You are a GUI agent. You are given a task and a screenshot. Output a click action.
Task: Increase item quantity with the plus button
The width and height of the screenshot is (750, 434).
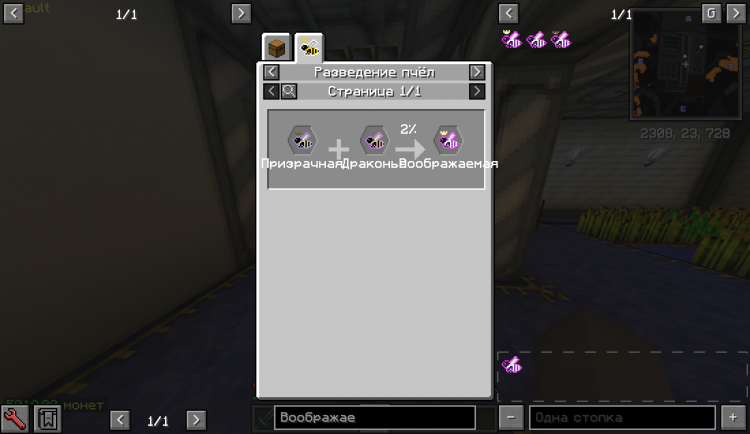point(734,417)
